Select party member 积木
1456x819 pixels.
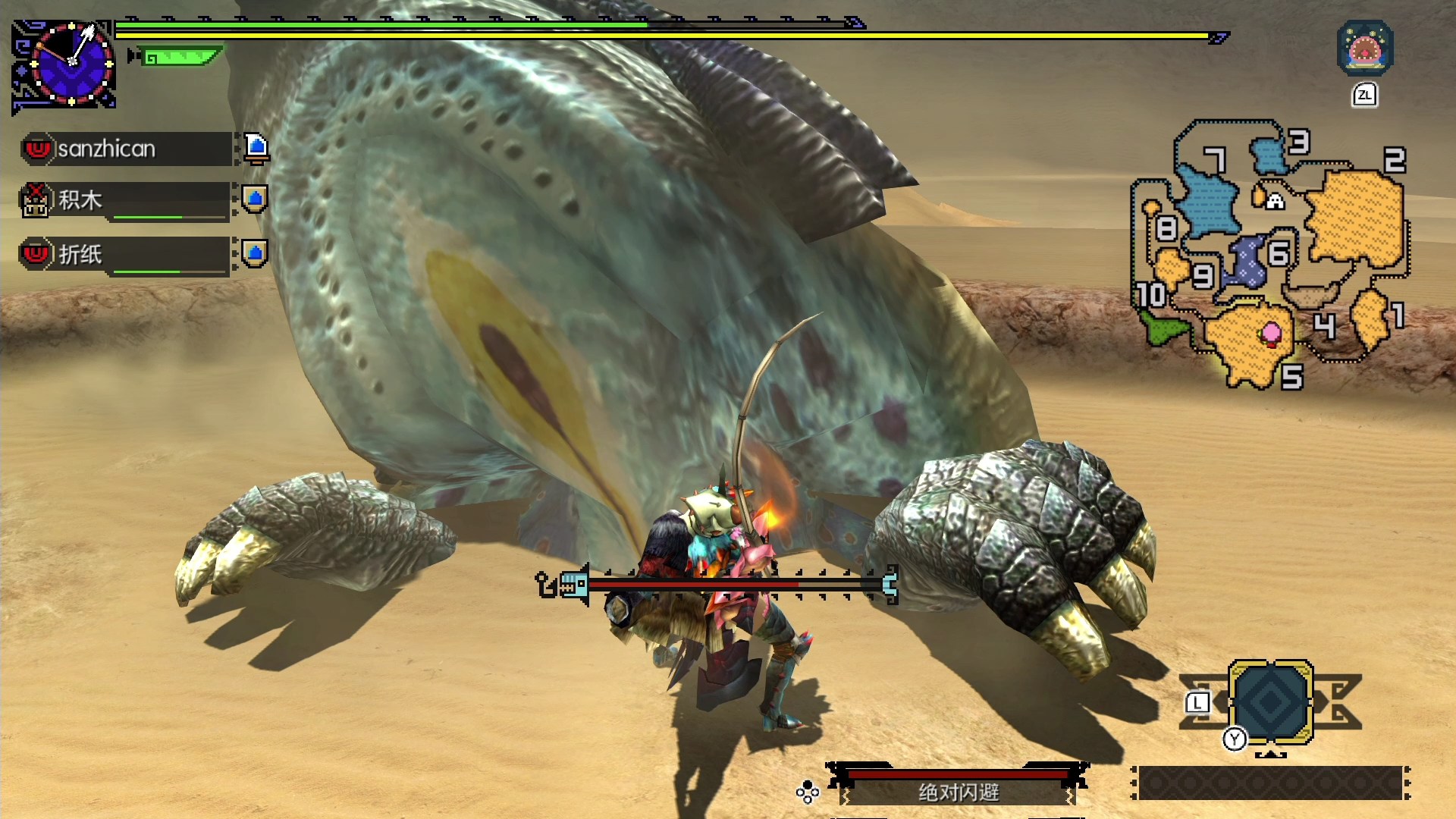tap(125, 201)
